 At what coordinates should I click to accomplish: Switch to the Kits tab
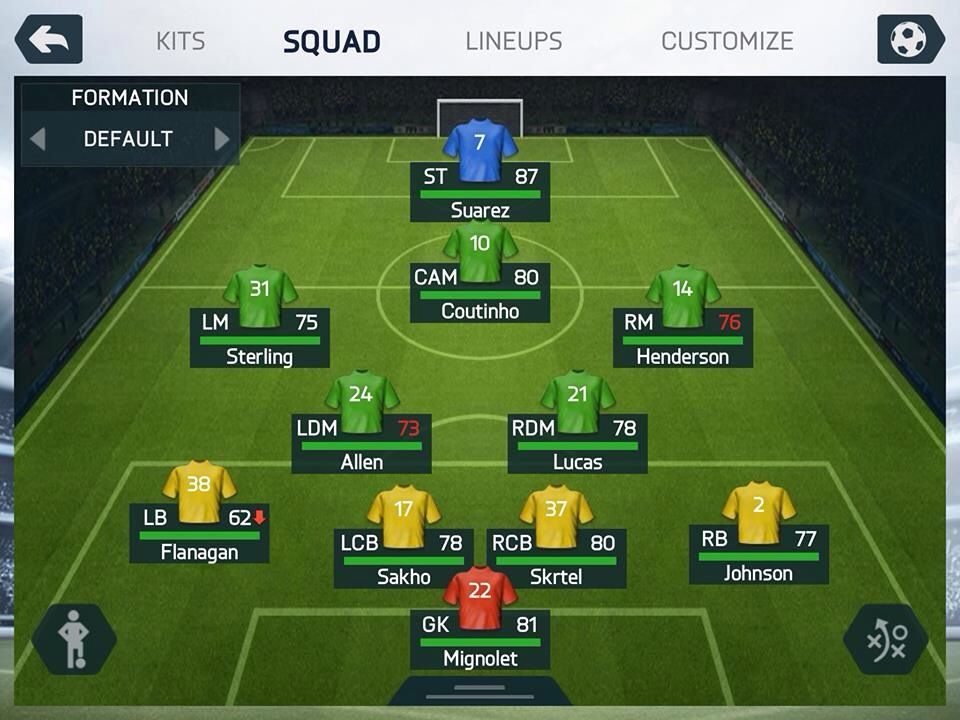[x=181, y=41]
